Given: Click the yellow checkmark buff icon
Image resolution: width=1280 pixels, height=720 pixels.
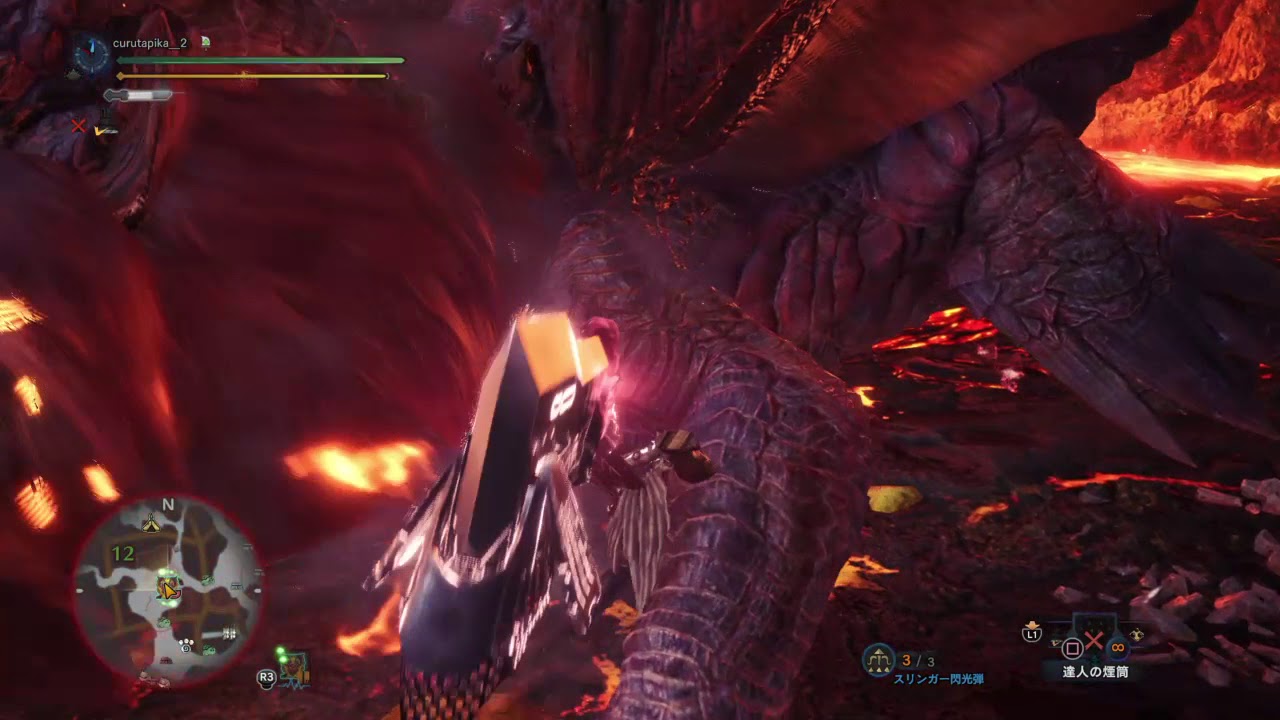Looking at the screenshot, I should point(99,130).
